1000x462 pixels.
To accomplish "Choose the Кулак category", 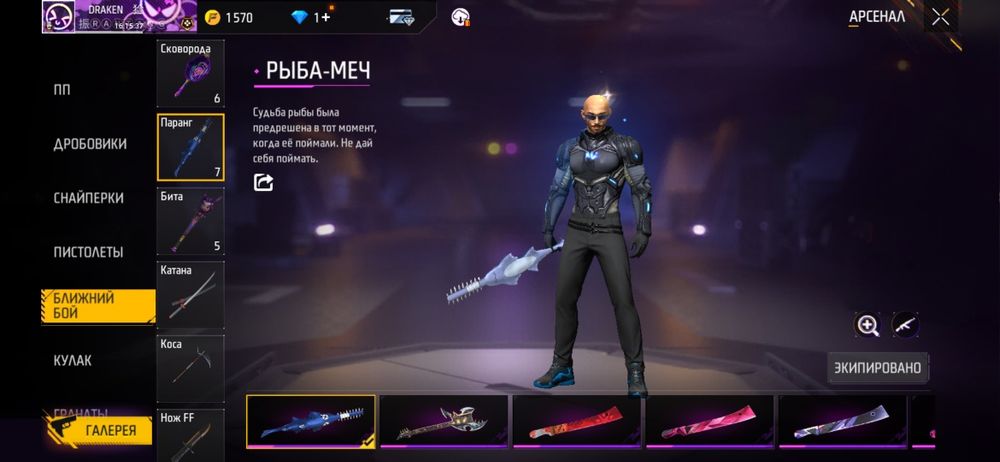I will pos(72,360).
